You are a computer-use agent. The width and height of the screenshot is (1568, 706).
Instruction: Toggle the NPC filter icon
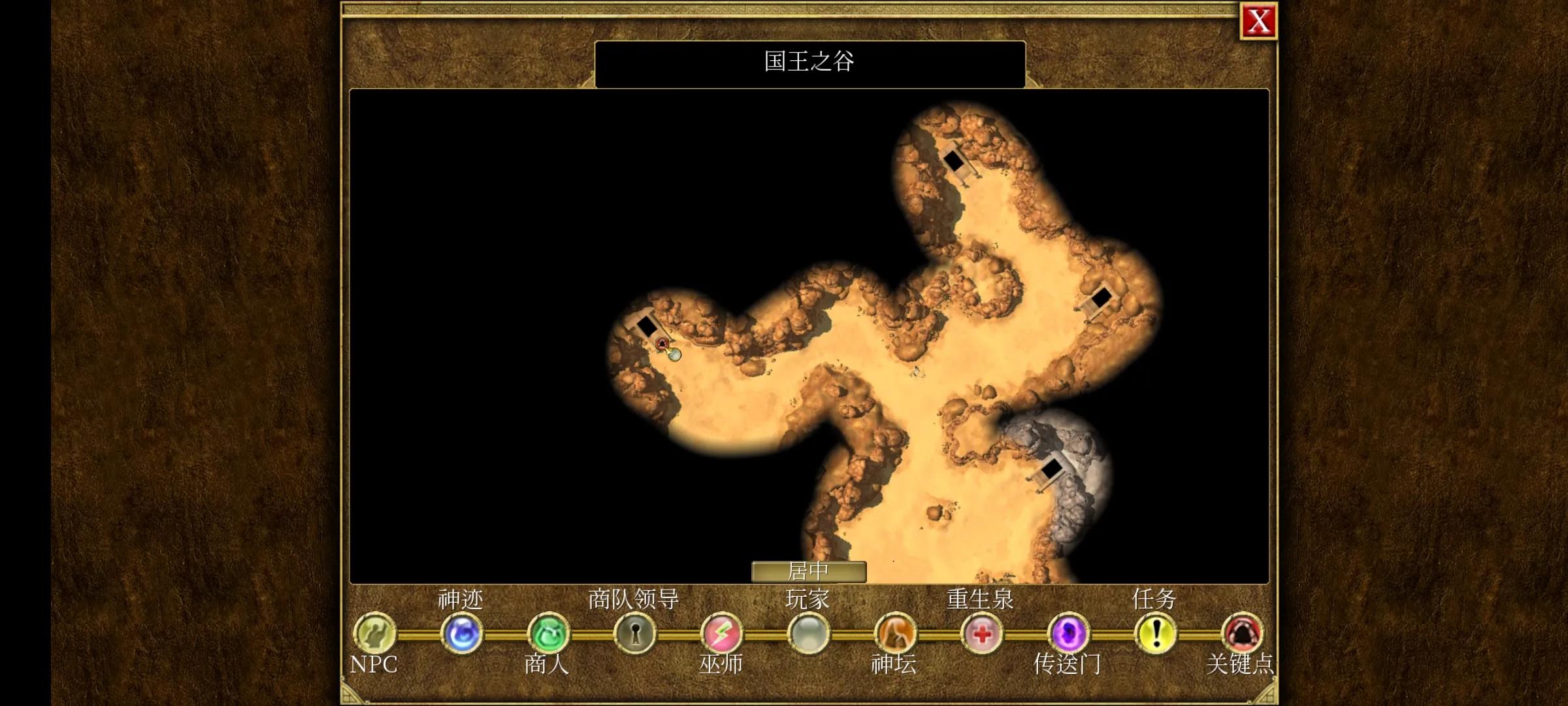pos(375,633)
